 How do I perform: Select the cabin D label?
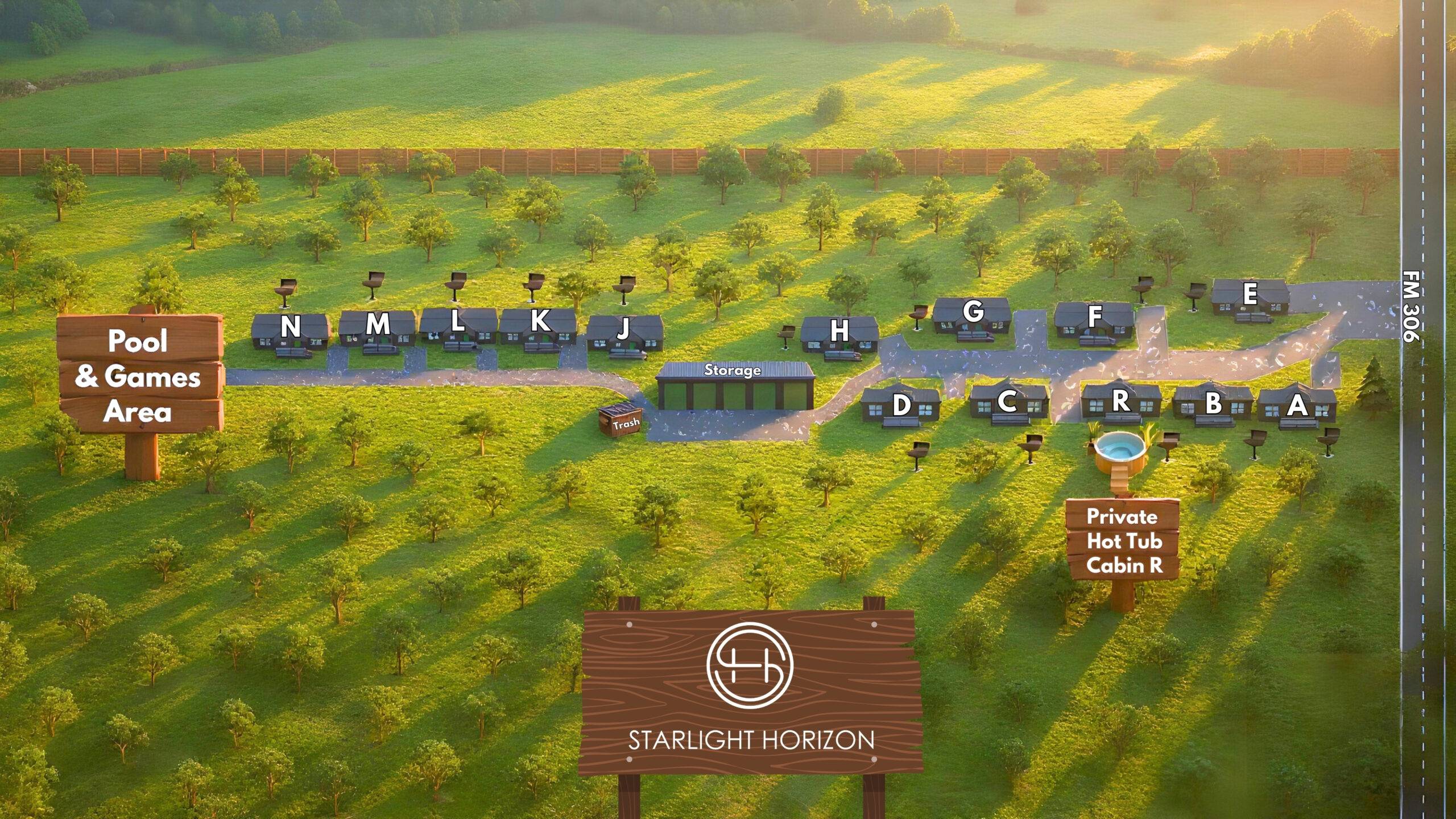click(x=901, y=405)
